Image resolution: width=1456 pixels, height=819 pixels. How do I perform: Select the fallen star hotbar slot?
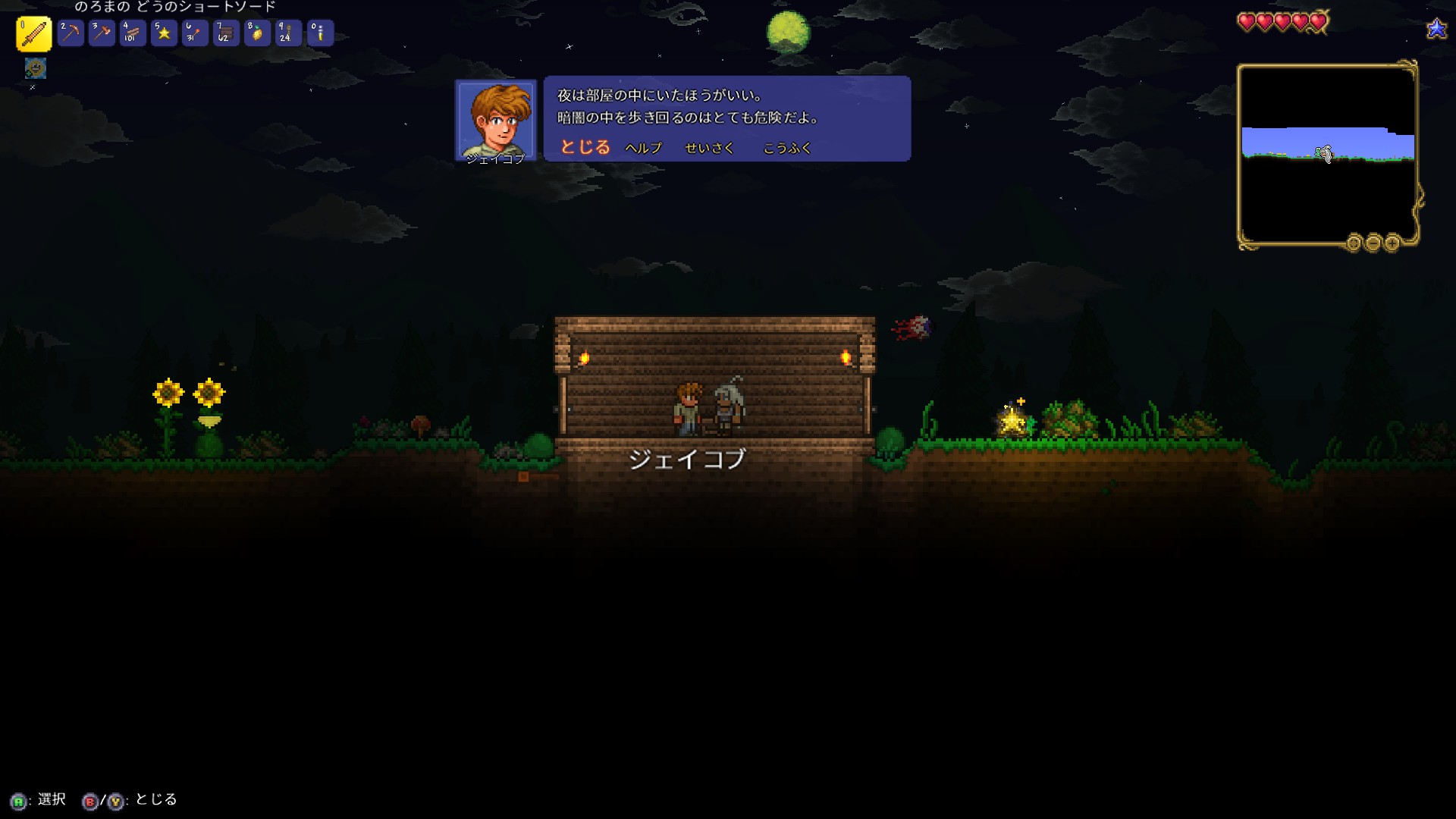(164, 33)
